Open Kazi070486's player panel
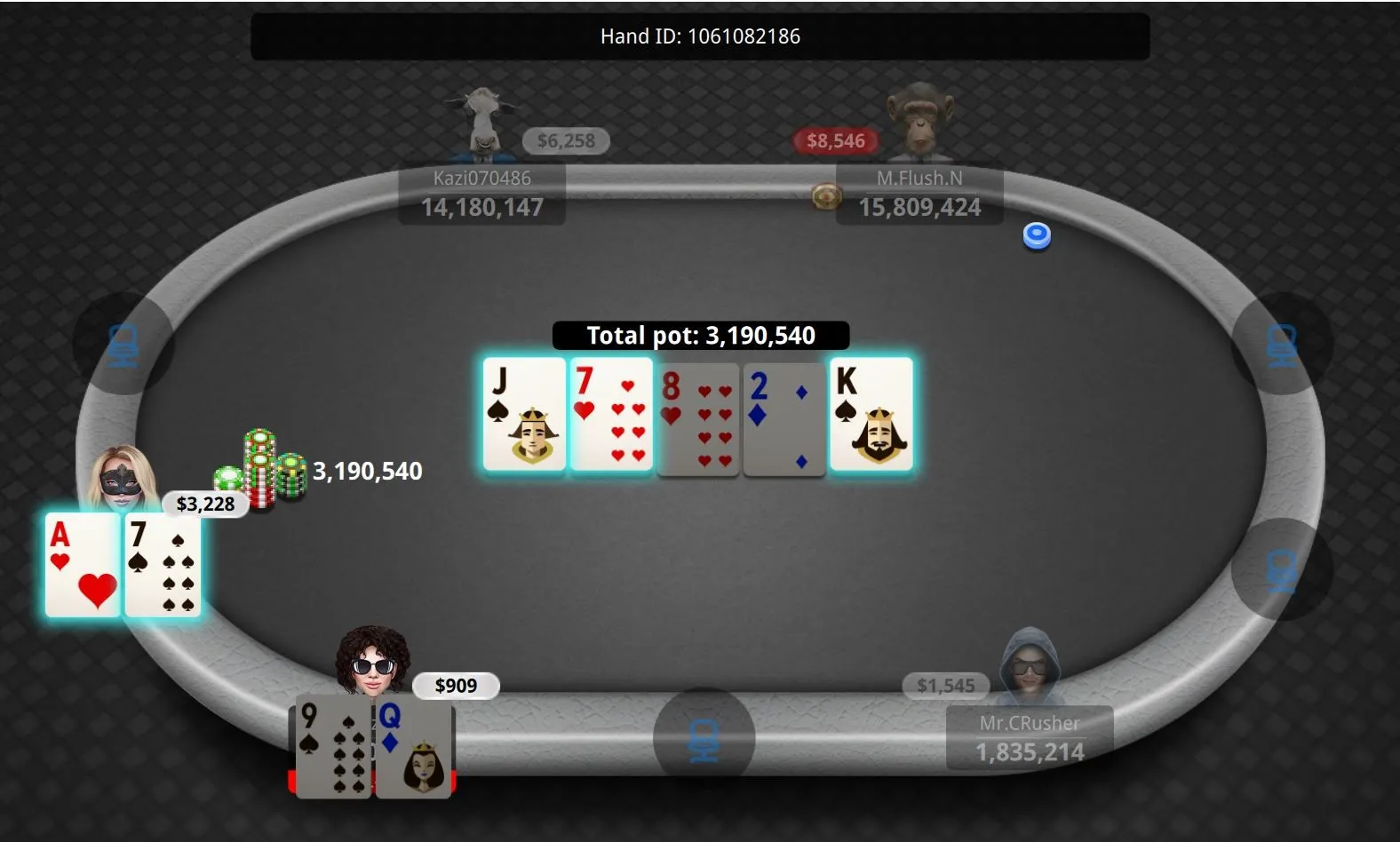 [481, 195]
